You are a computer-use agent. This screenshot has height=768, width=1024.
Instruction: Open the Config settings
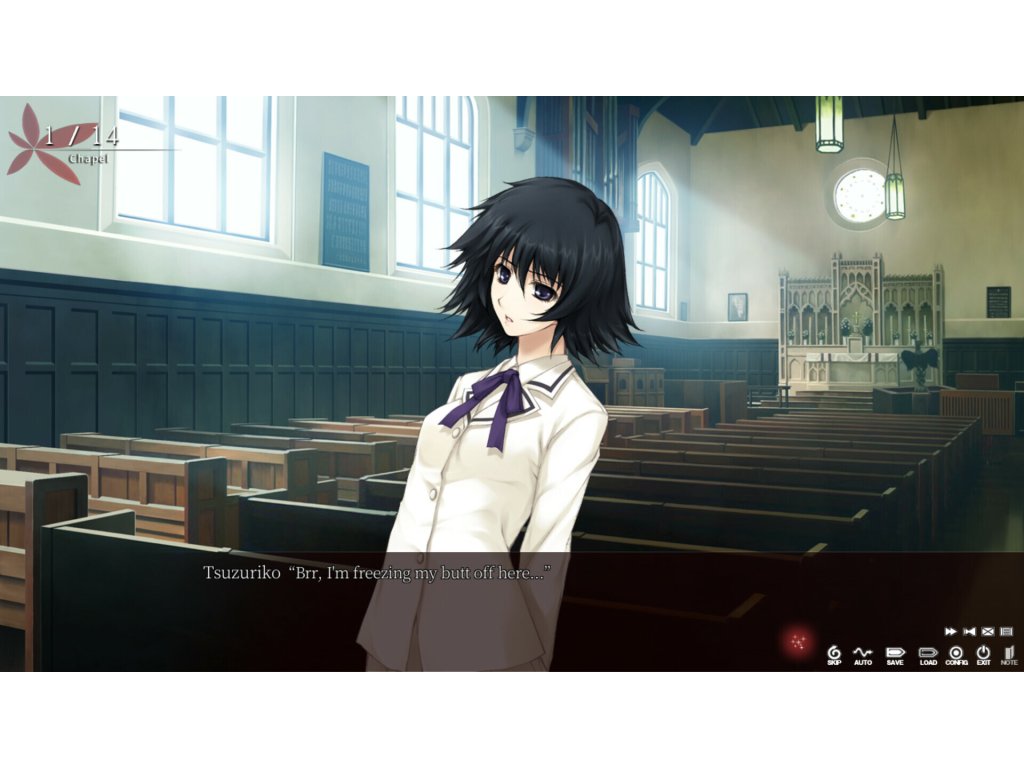956,654
